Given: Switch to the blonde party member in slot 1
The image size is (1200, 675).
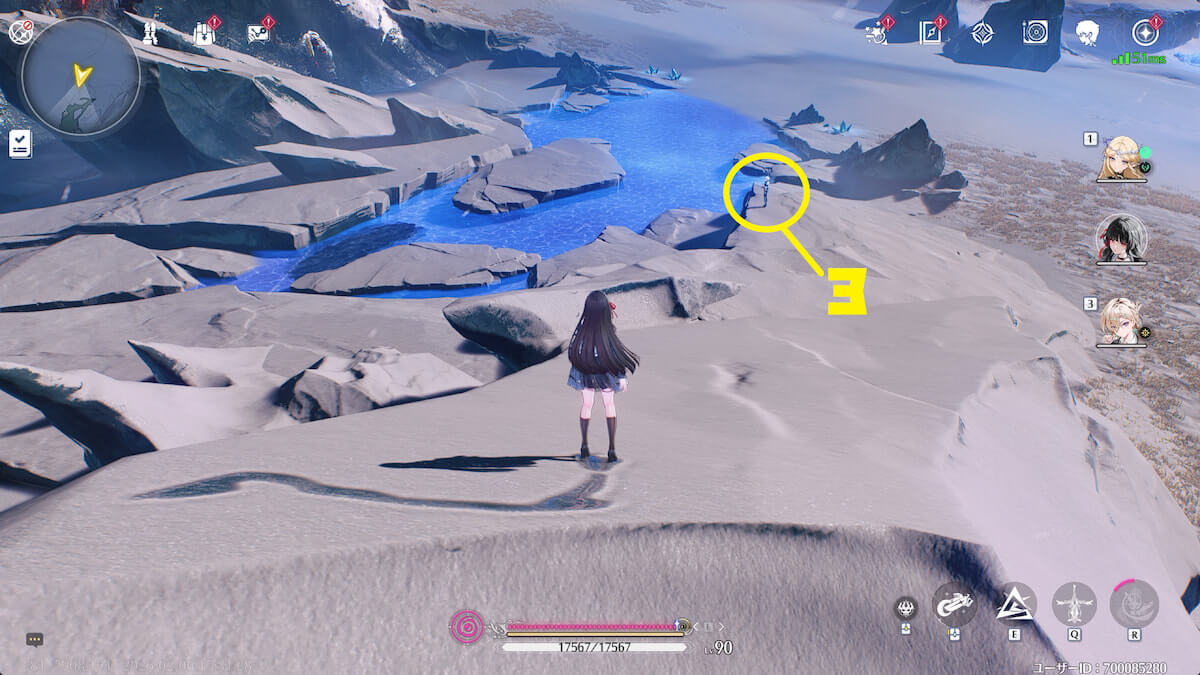Looking at the screenshot, I should pyautogui.click(x=1120, y=159).
